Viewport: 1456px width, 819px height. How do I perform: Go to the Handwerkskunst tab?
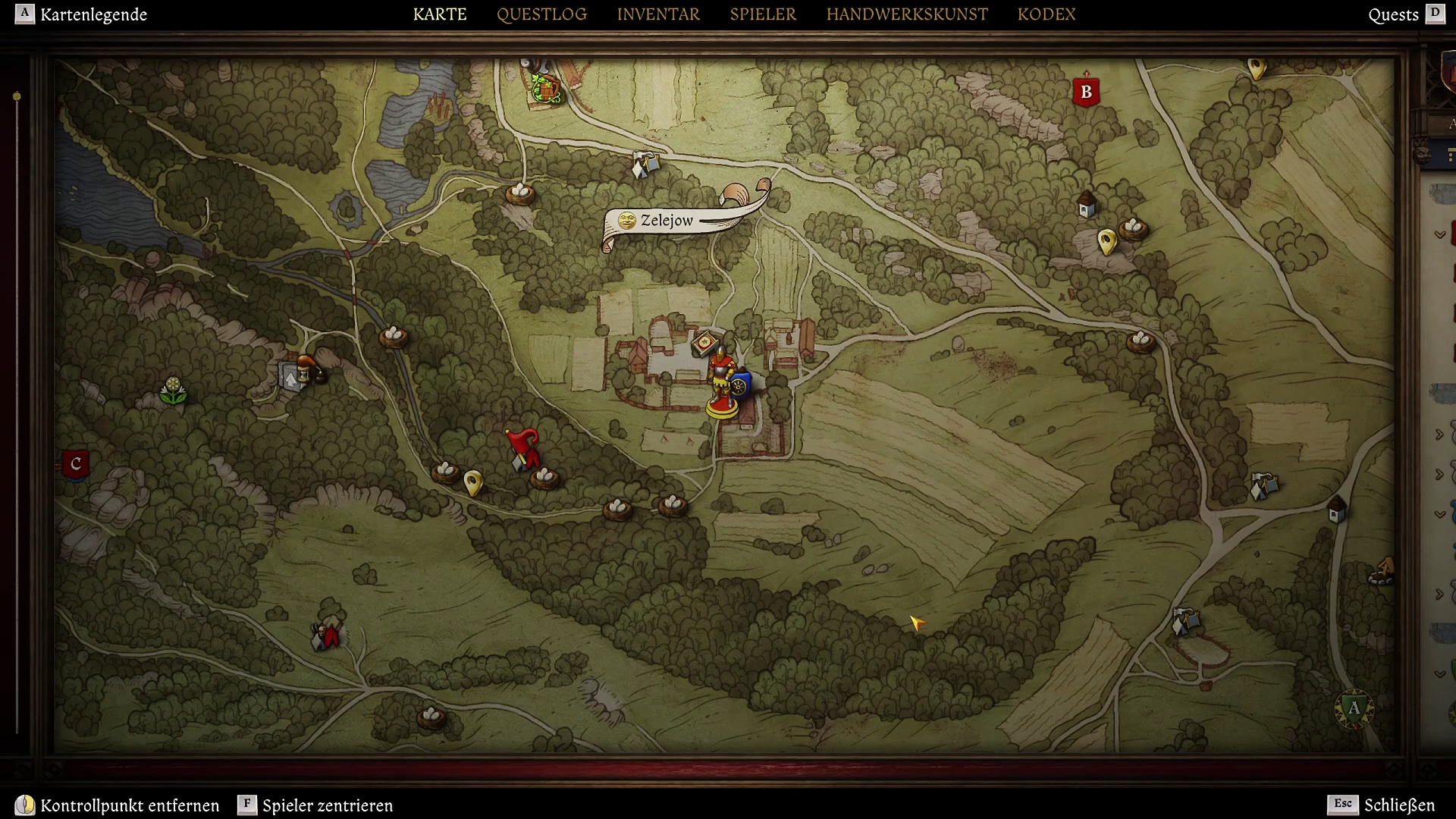tap(907, 14)
